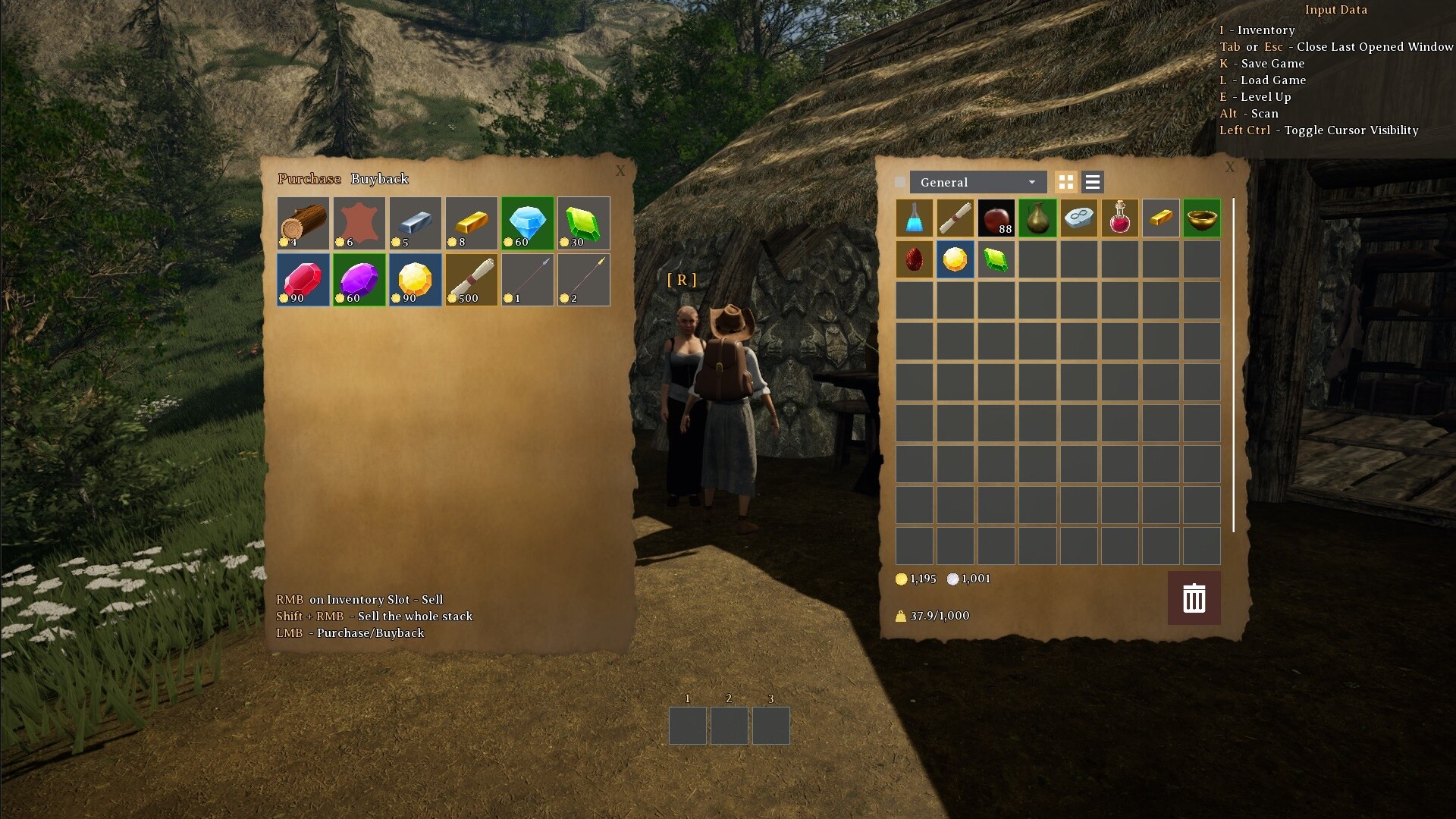The width and height of the screenshot is (1456, 819).
Task: Open the General category dropdown
Action: (x=977, y=182)
